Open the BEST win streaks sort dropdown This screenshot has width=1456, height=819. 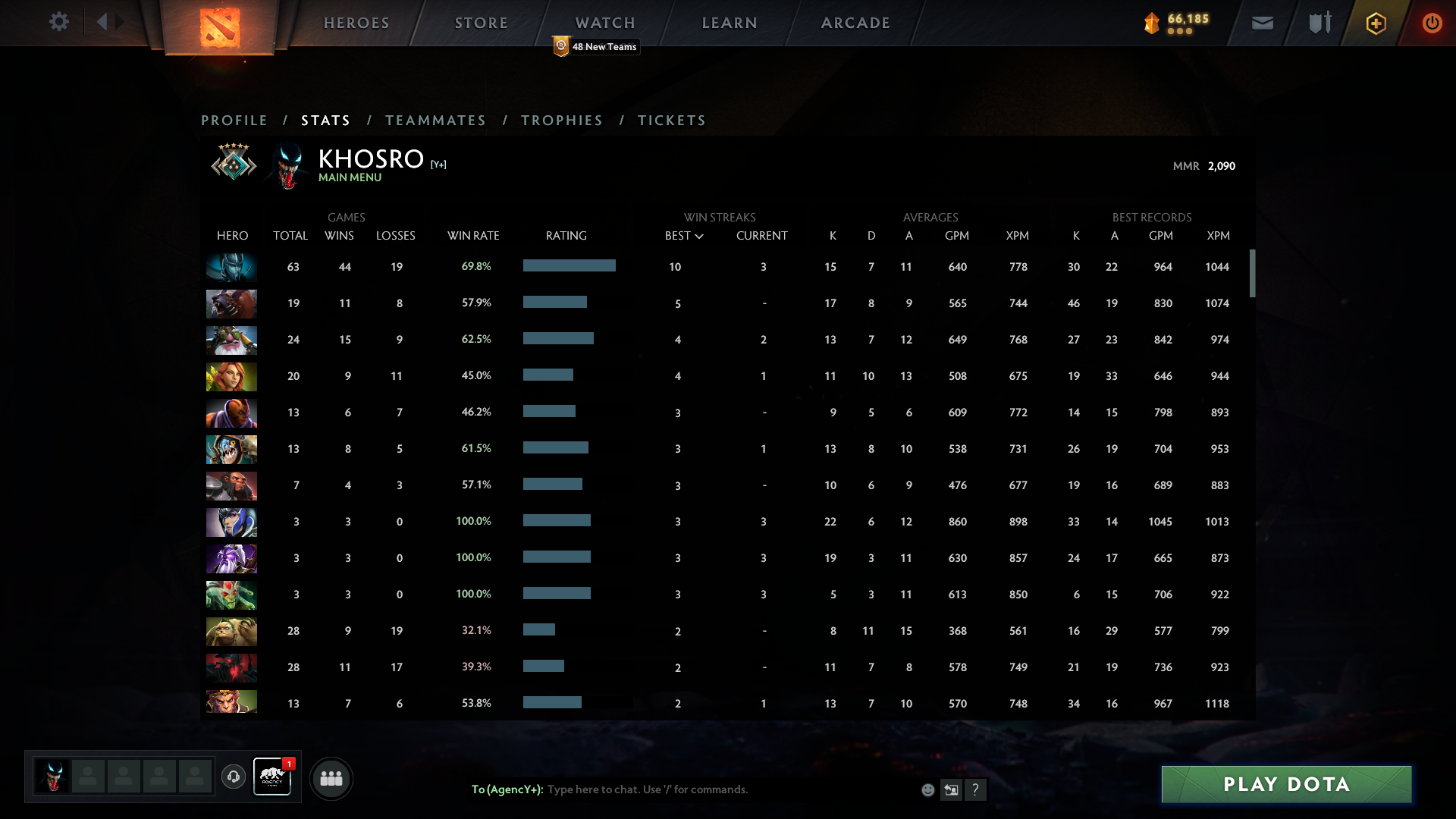click(x=684, y=236)
